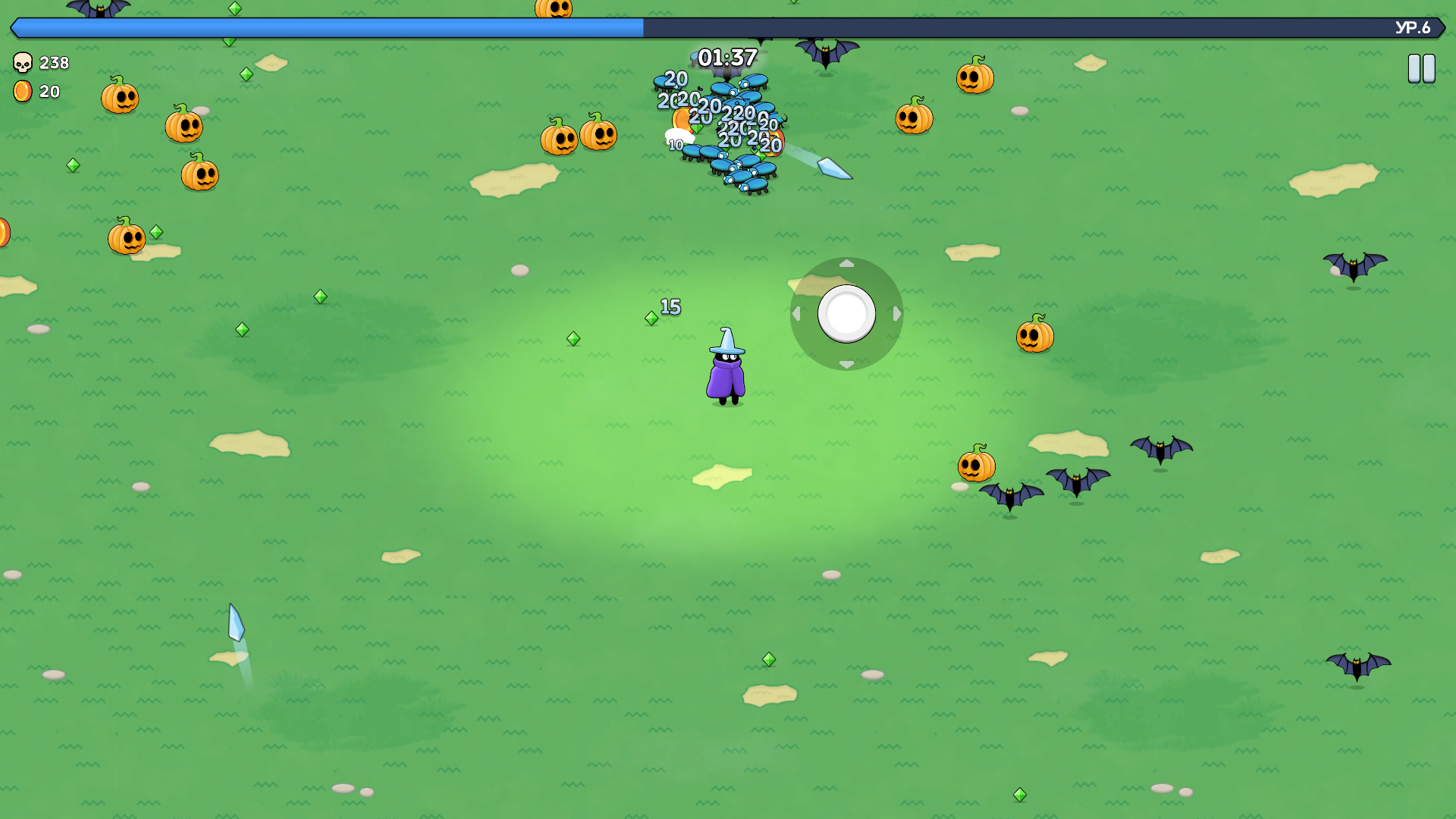The height and width of the screenshot is (819, 1456).
Task: Tap the 238 kill count number
Action: (x=53, y=63)
